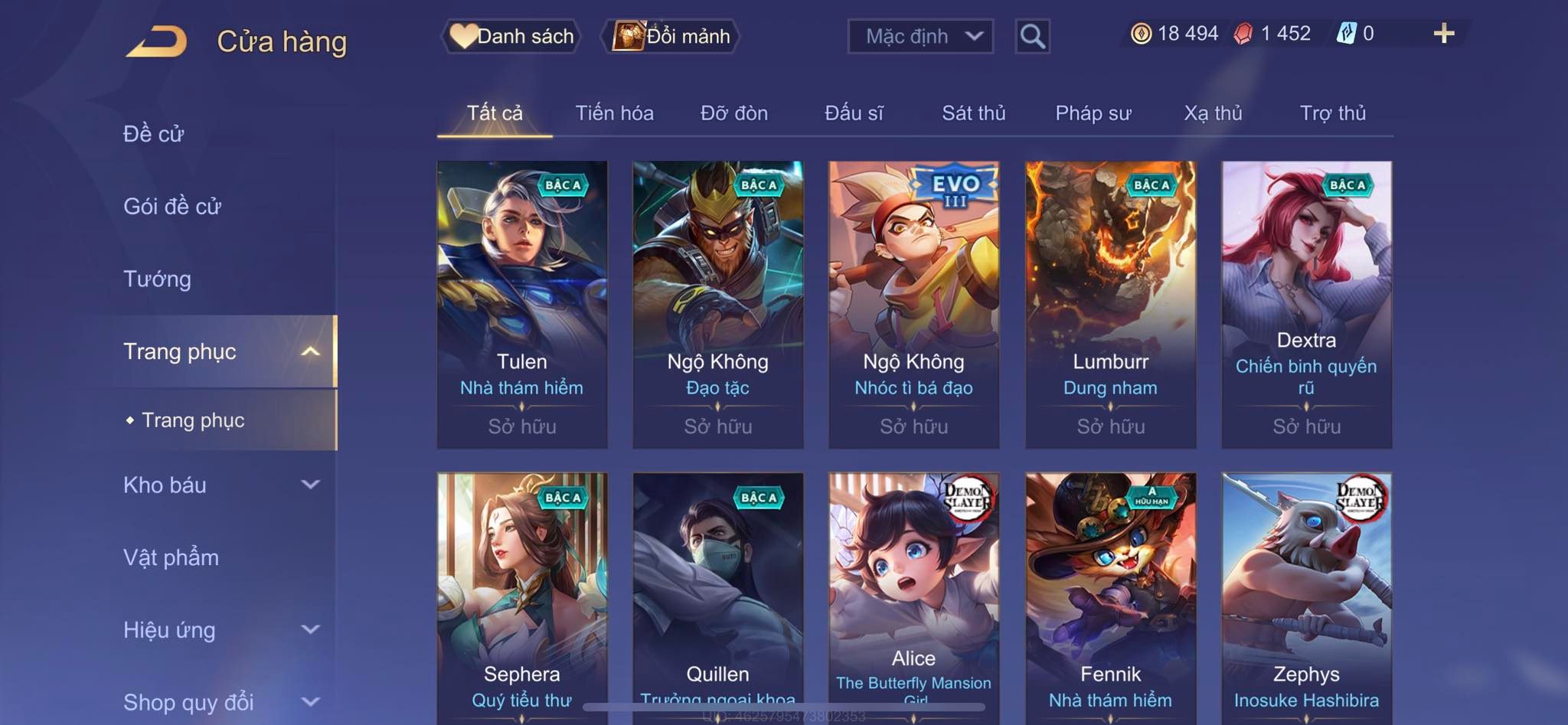Open the Tướng shop section
1568x725 pixels.
157,279
